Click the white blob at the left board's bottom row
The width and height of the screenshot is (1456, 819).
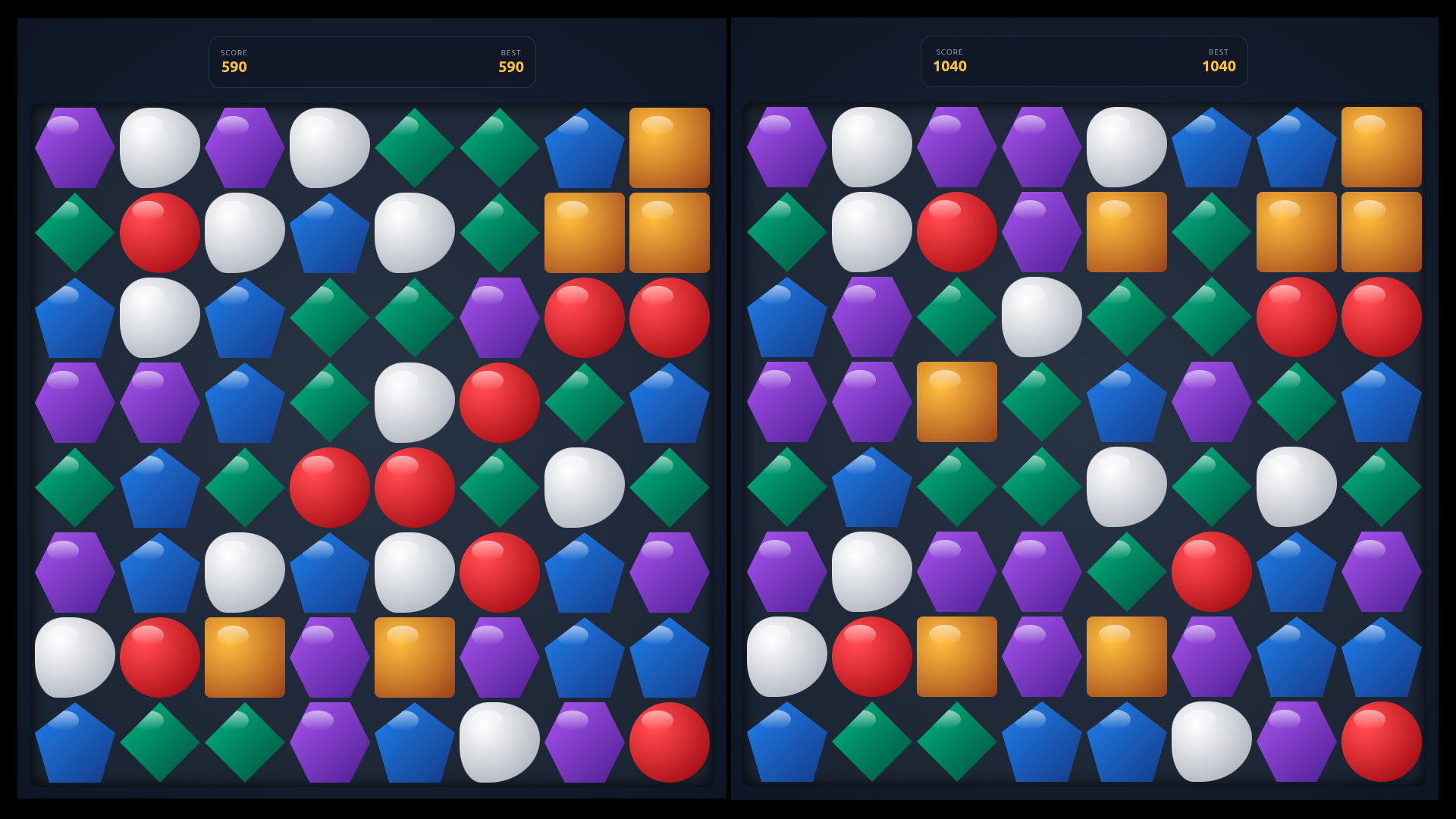click(499, 742)
